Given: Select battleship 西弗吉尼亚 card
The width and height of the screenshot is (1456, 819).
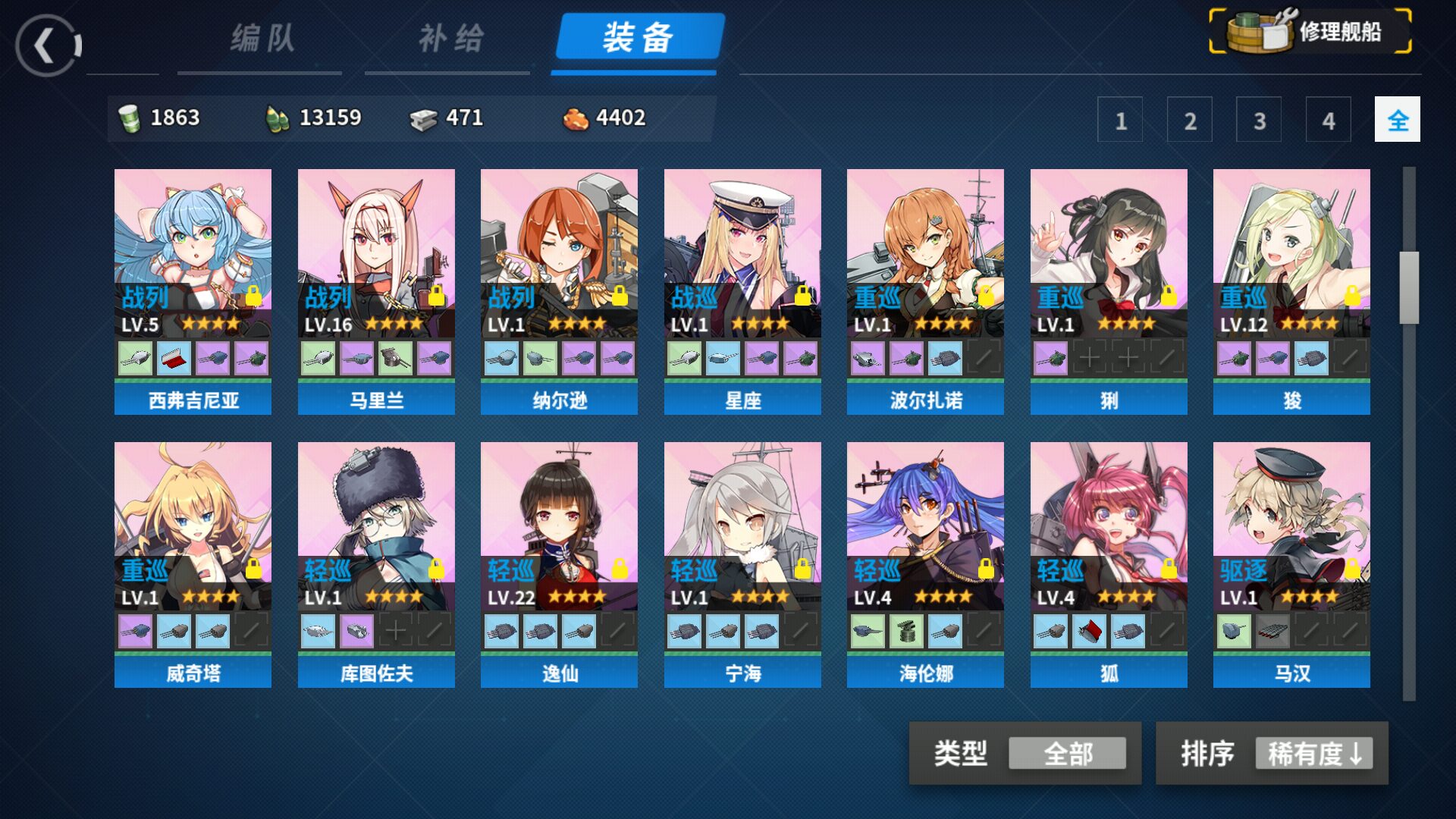Looking at the screenshot, I should tap(193, 250).
